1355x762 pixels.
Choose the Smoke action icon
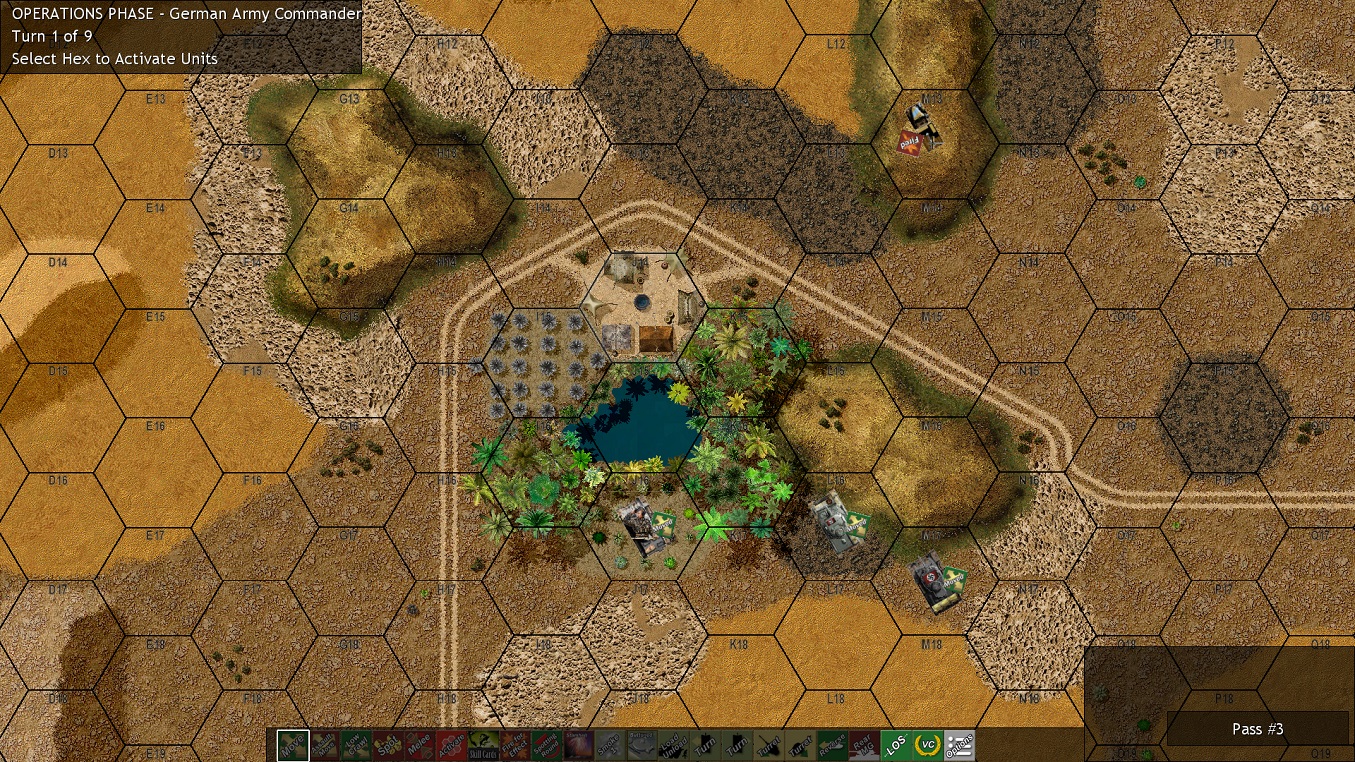pyautogui.click(x=611, y=745)
